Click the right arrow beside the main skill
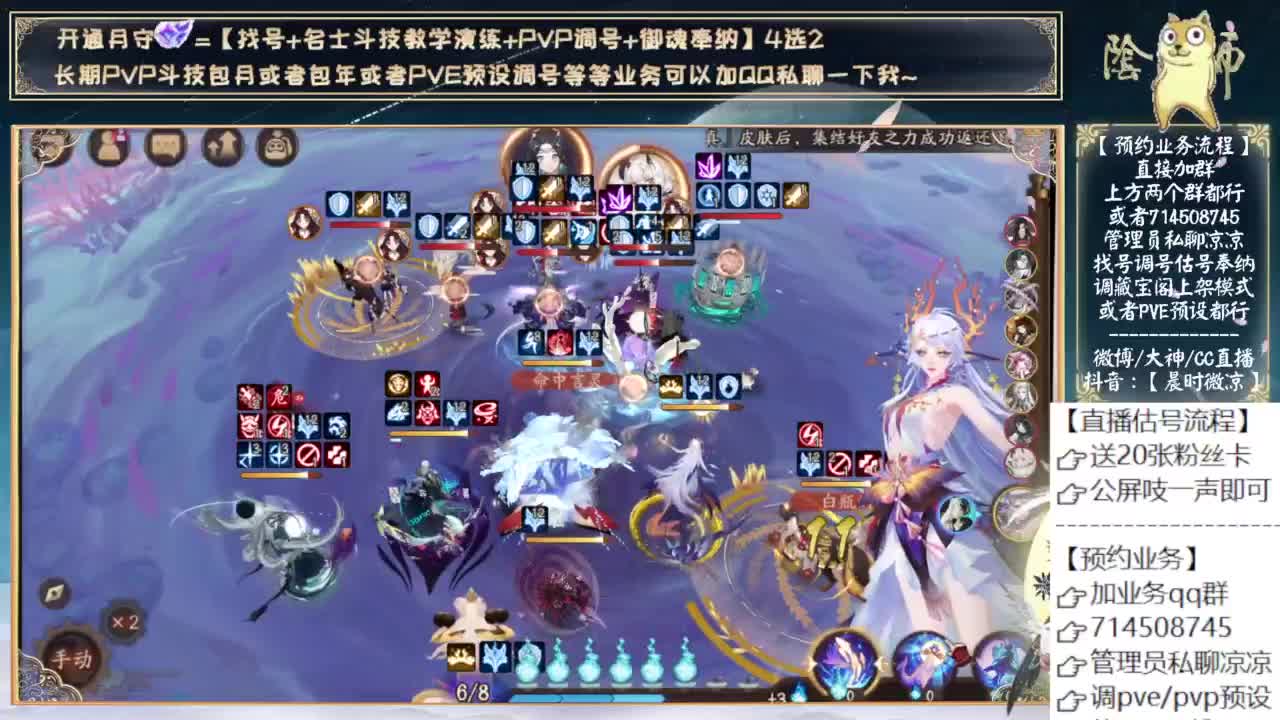The image size is (1280, 720). [x=878, y=663]
